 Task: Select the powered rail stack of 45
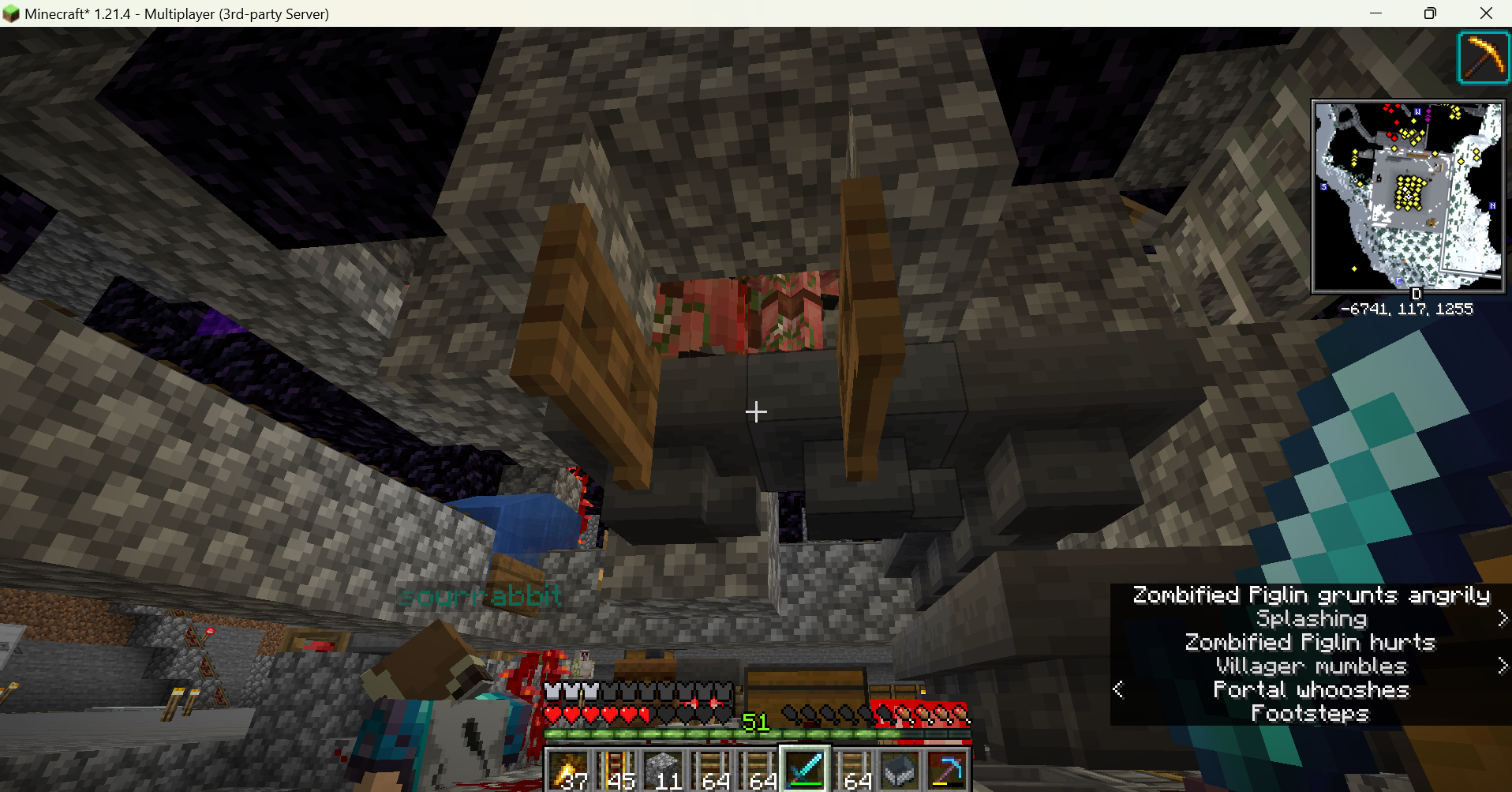(x=616, y=770)
